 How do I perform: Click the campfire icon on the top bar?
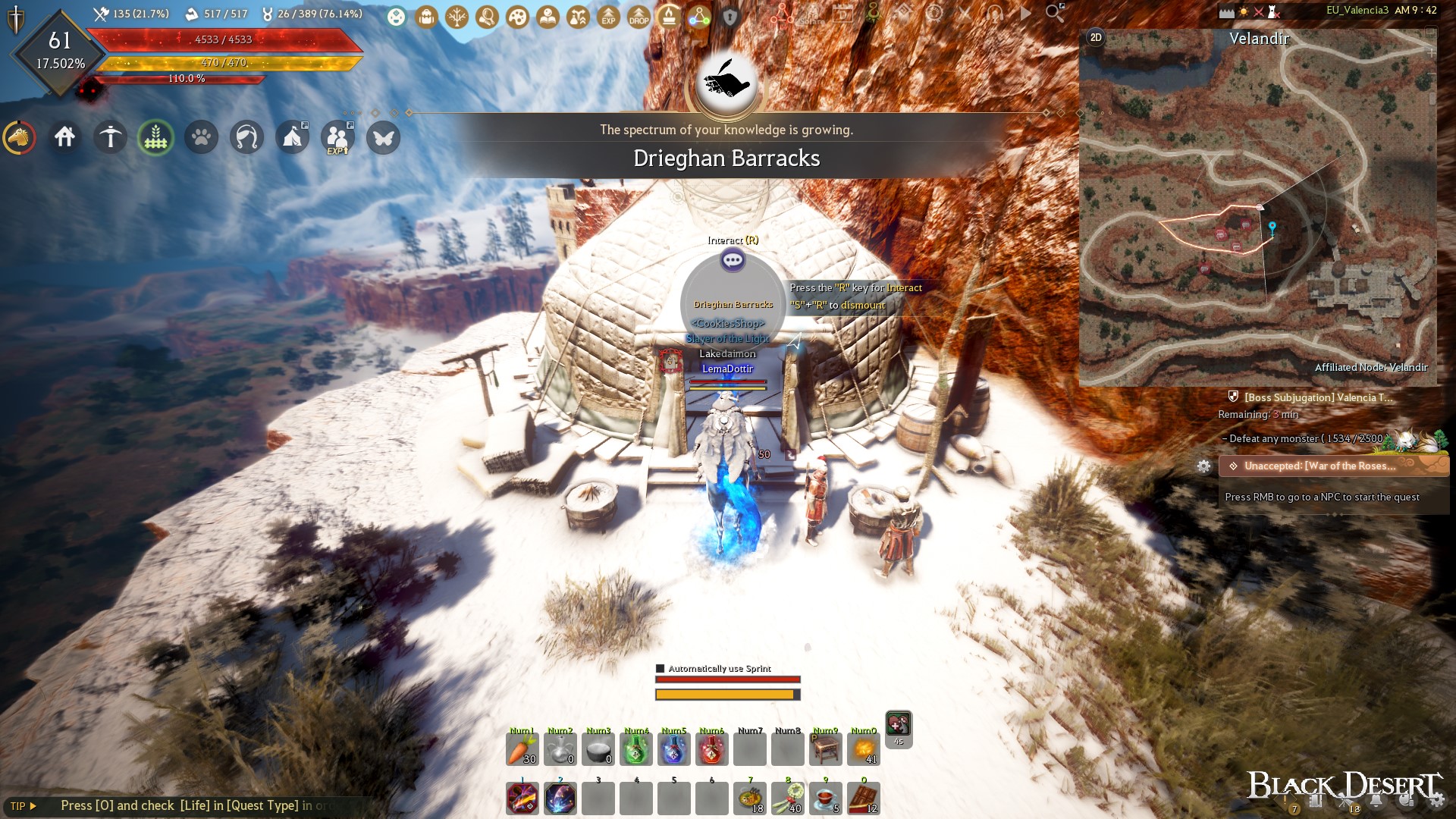pos(669,17)
